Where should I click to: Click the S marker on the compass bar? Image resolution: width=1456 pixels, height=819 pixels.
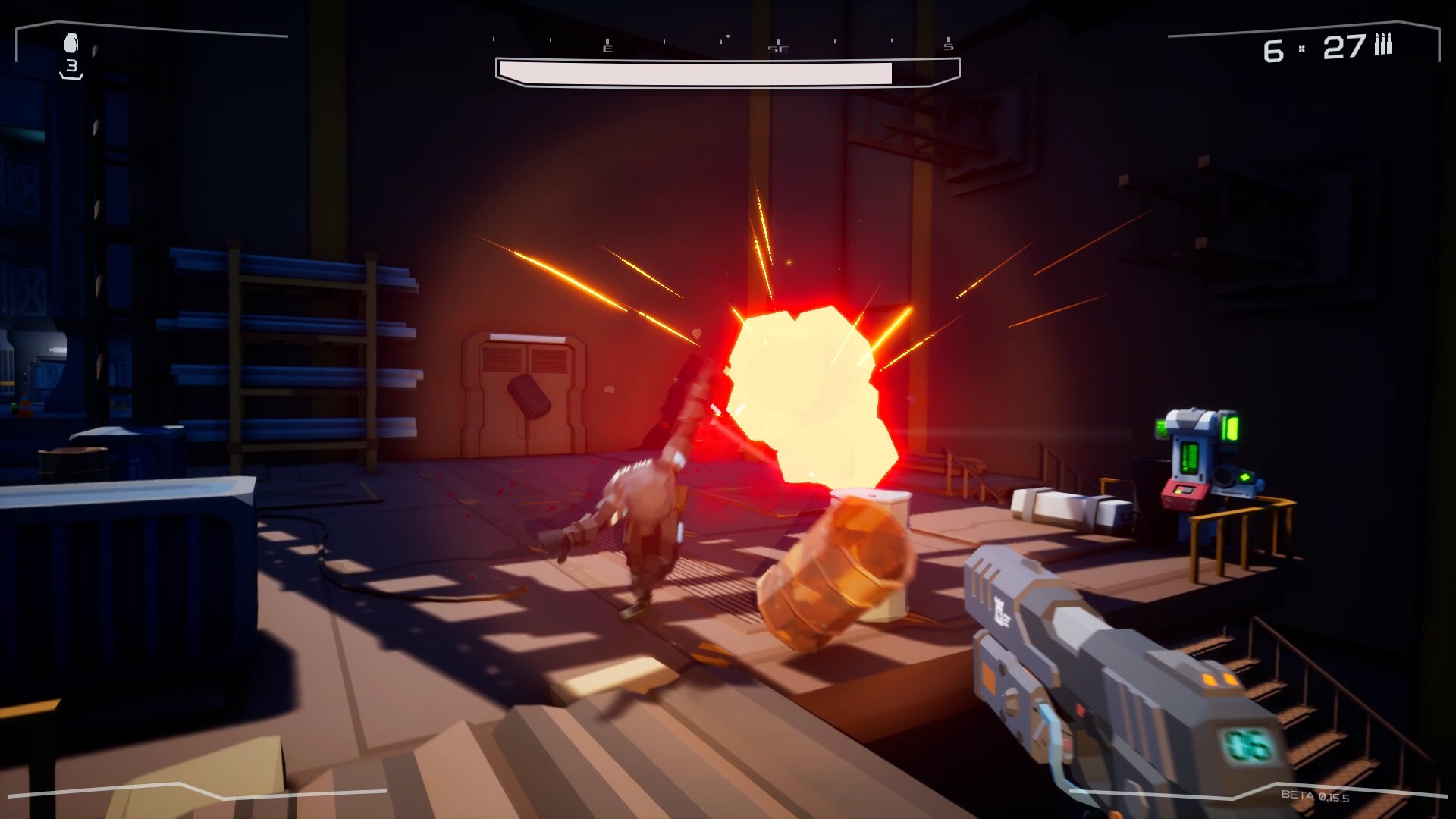(x=947, y=47)
